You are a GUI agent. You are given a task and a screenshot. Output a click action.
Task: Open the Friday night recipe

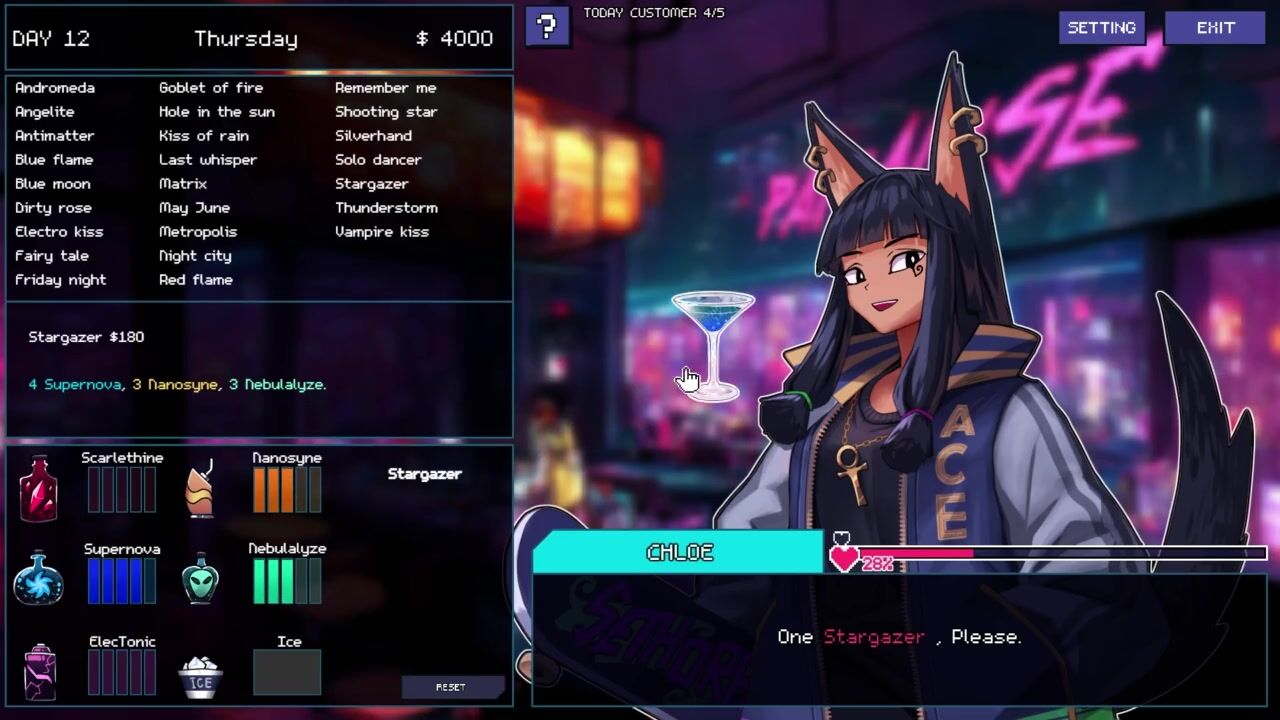pyautogui.click(x=60, y=280)
